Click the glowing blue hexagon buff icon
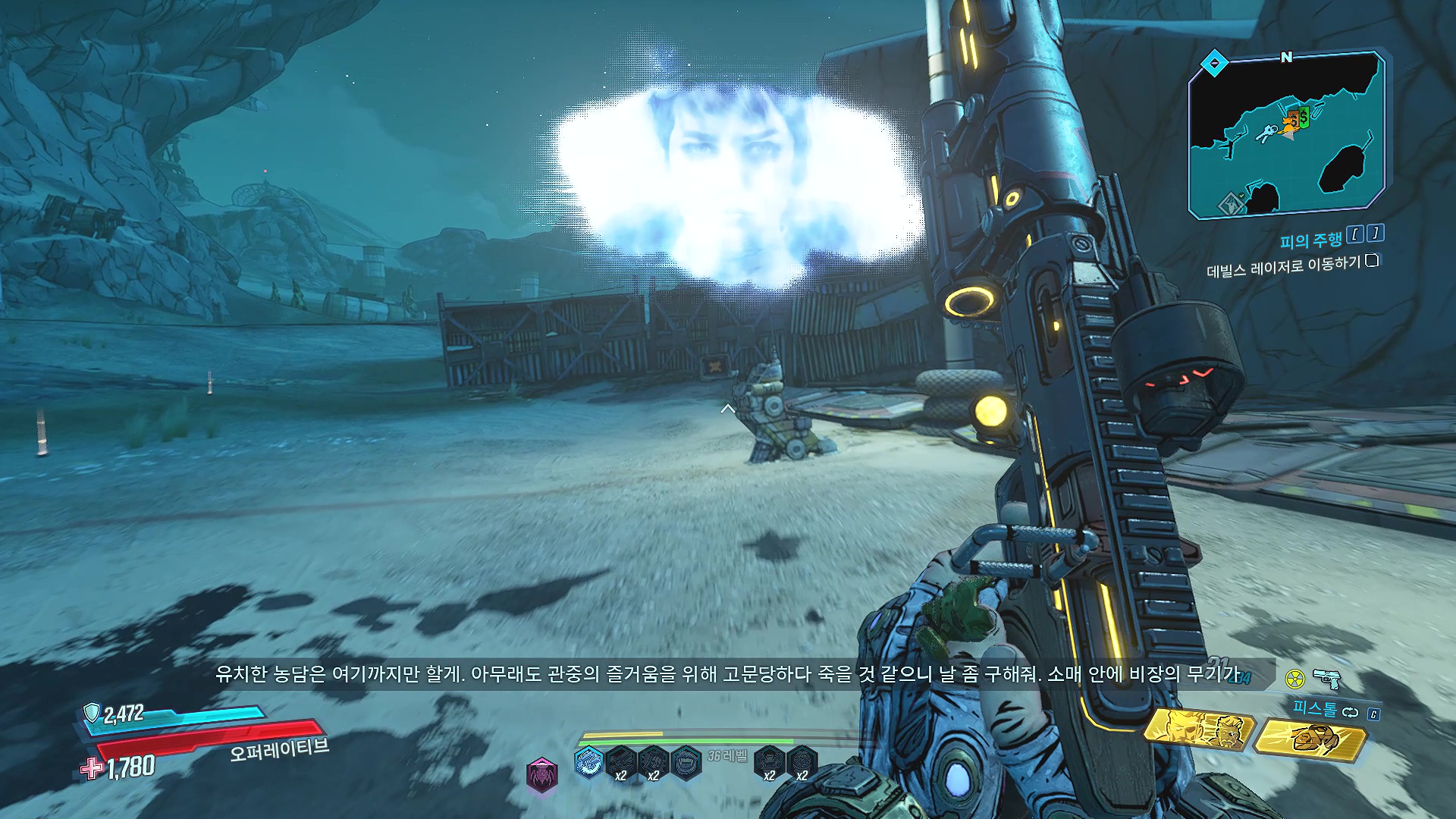The width and height of the screenshot is (1456, 819). (x=588, y=761)
